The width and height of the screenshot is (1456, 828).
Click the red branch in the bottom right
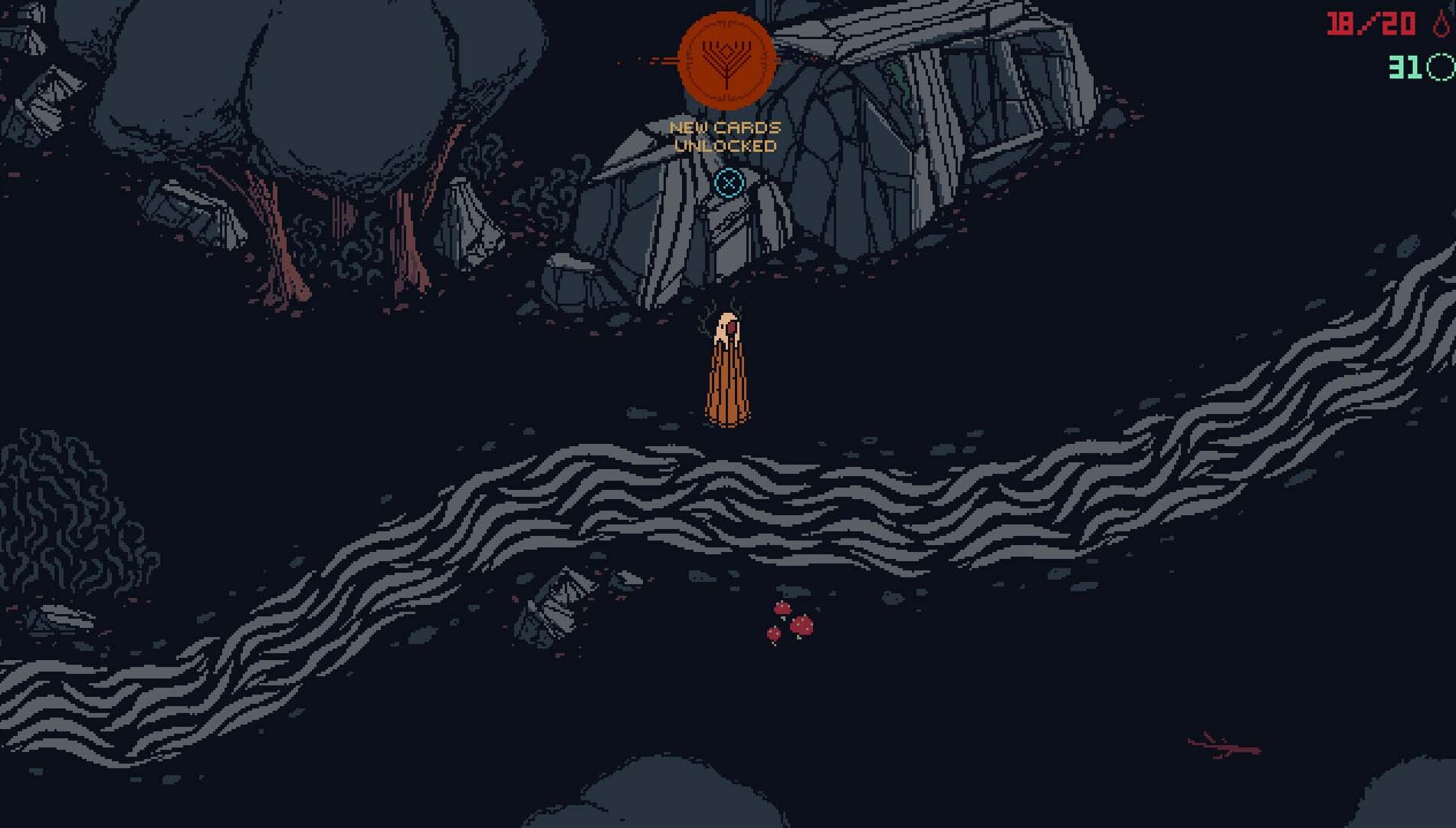[1218, 744]
